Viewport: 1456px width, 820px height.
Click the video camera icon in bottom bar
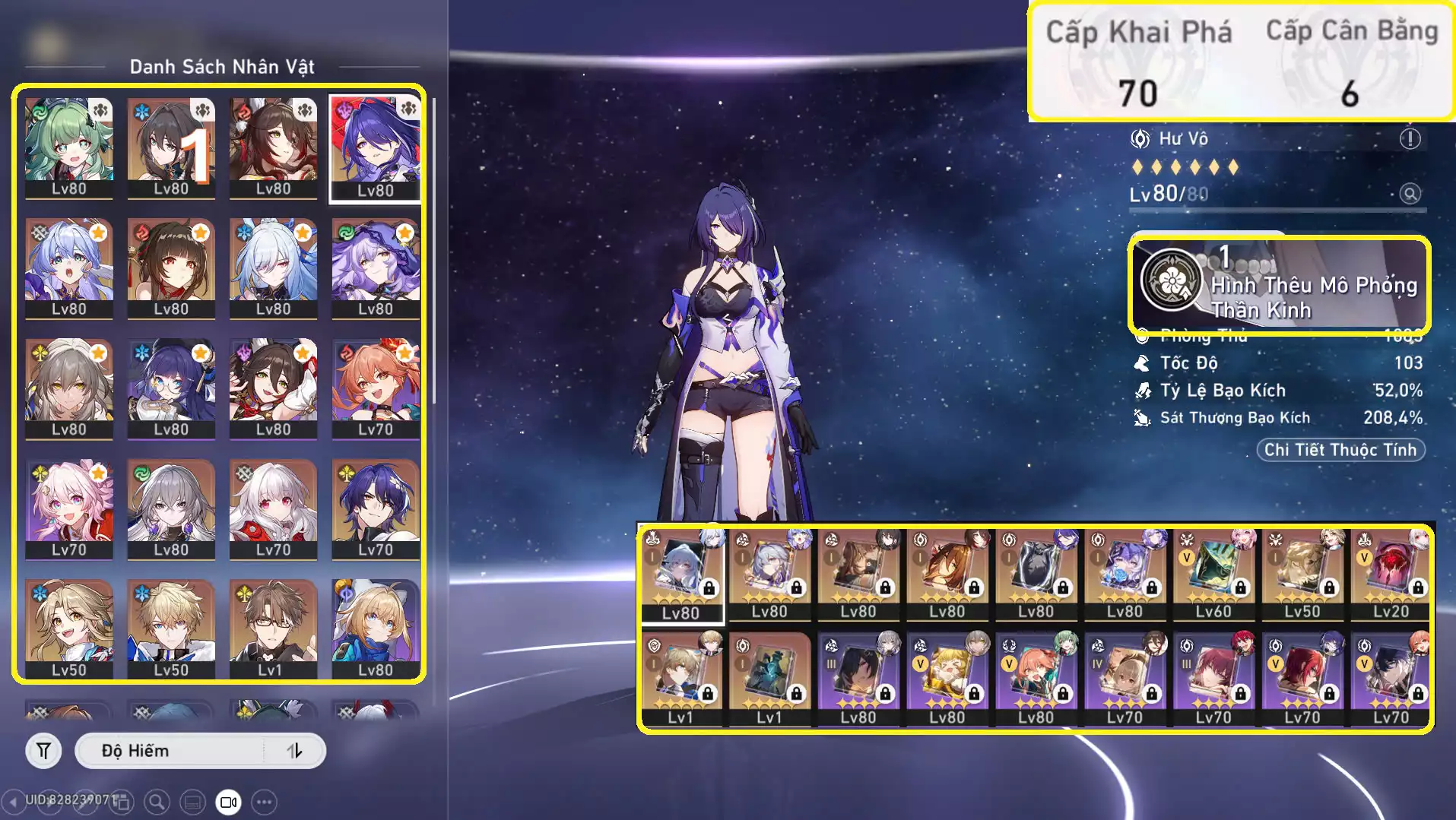[x=228, y=802]
